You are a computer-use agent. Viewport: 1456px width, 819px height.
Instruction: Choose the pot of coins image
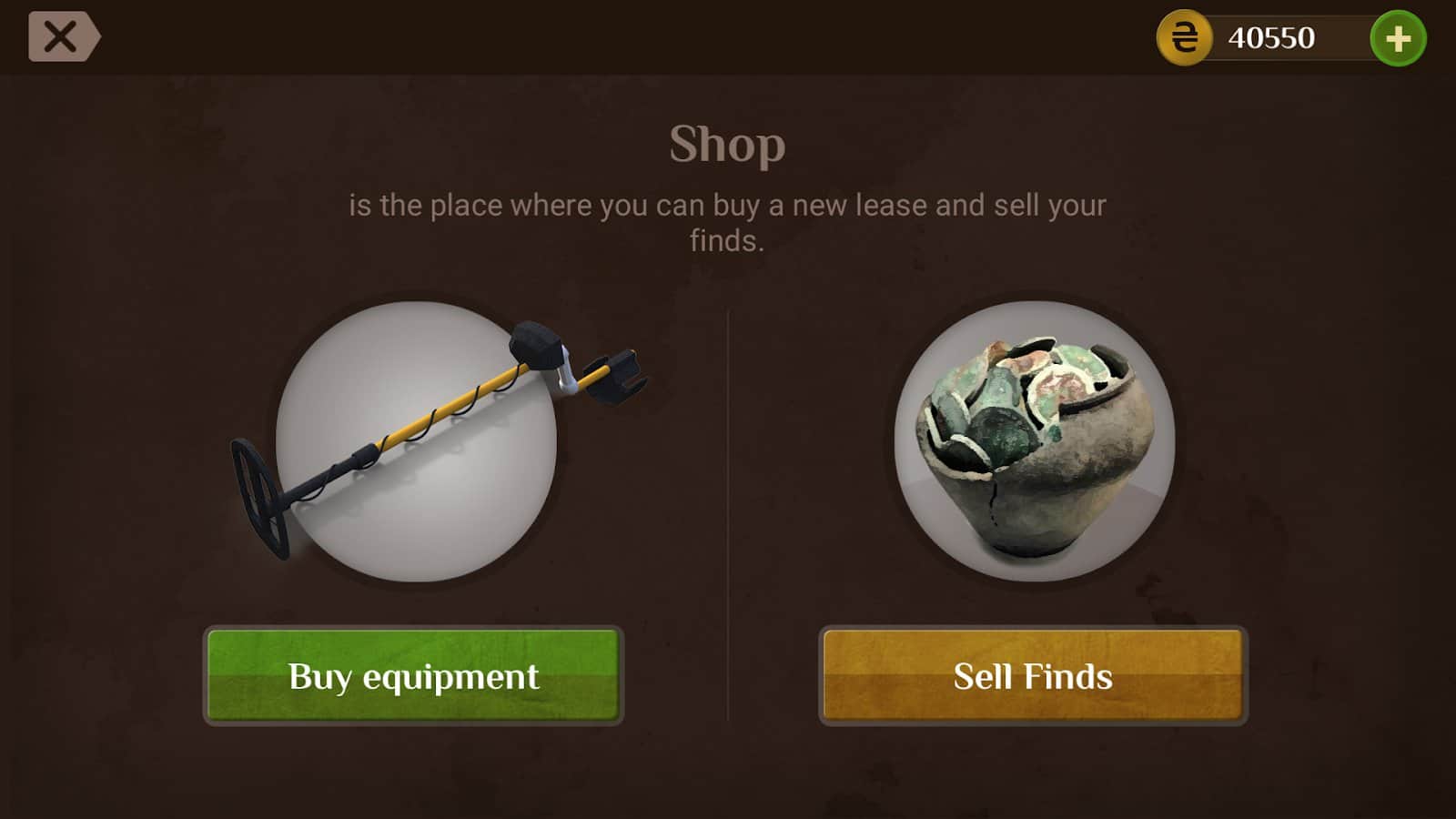point(1035,441)
